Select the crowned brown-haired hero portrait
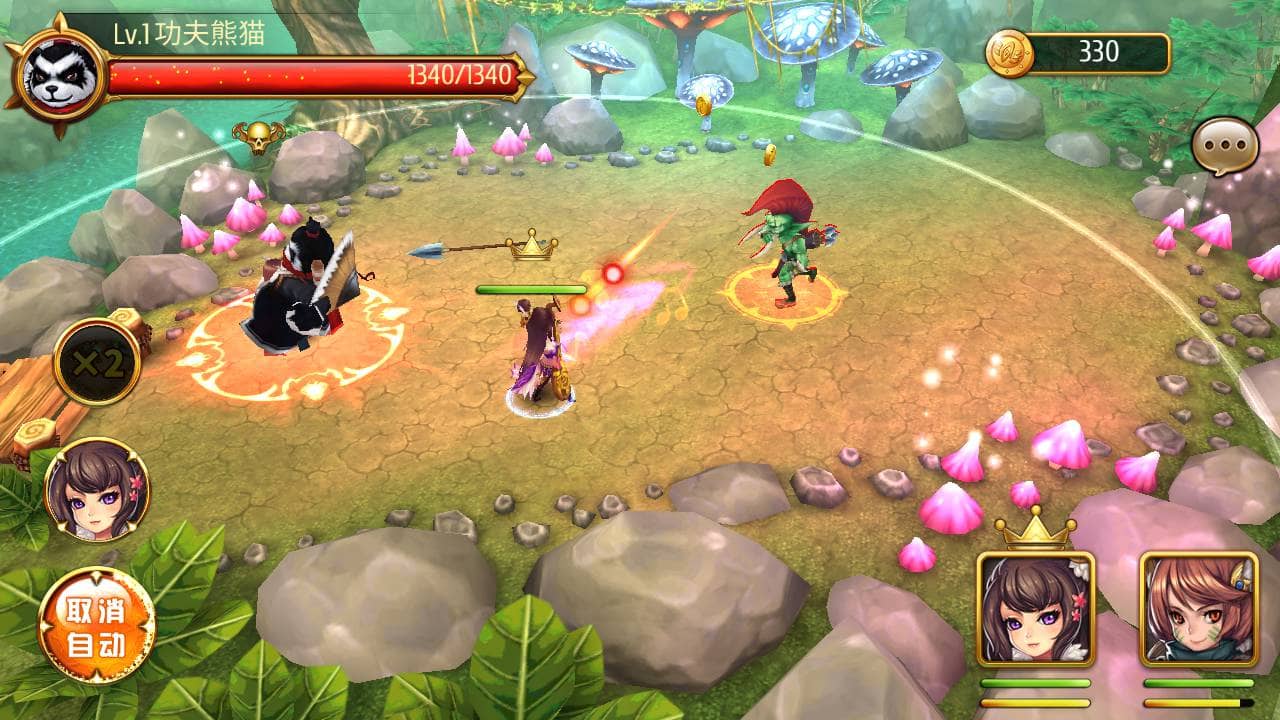Viewport: 1280px width, 720px height. pyautogui.click(x=1035, y=610)
